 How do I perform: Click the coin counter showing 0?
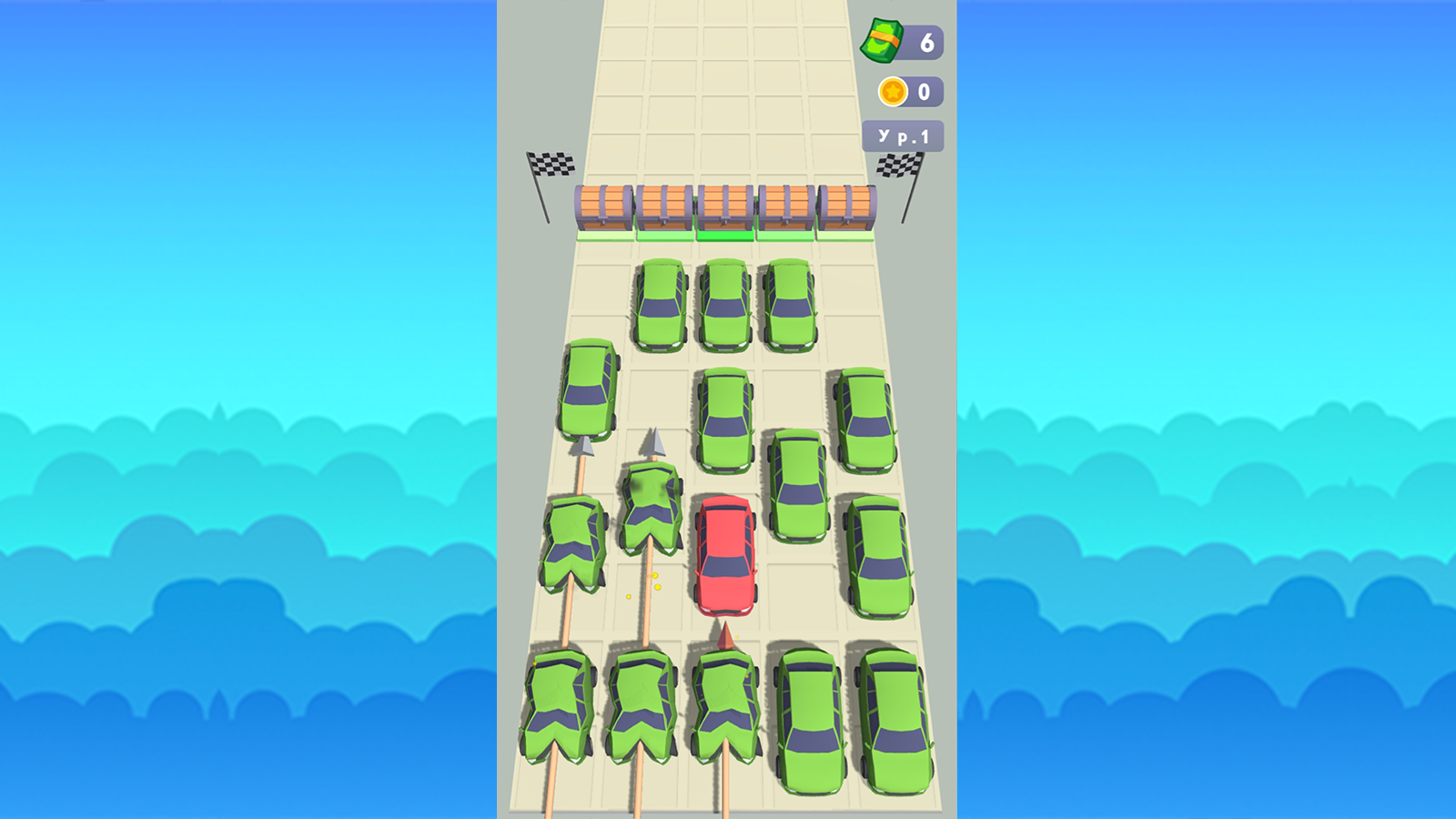[x=925, y=91]
